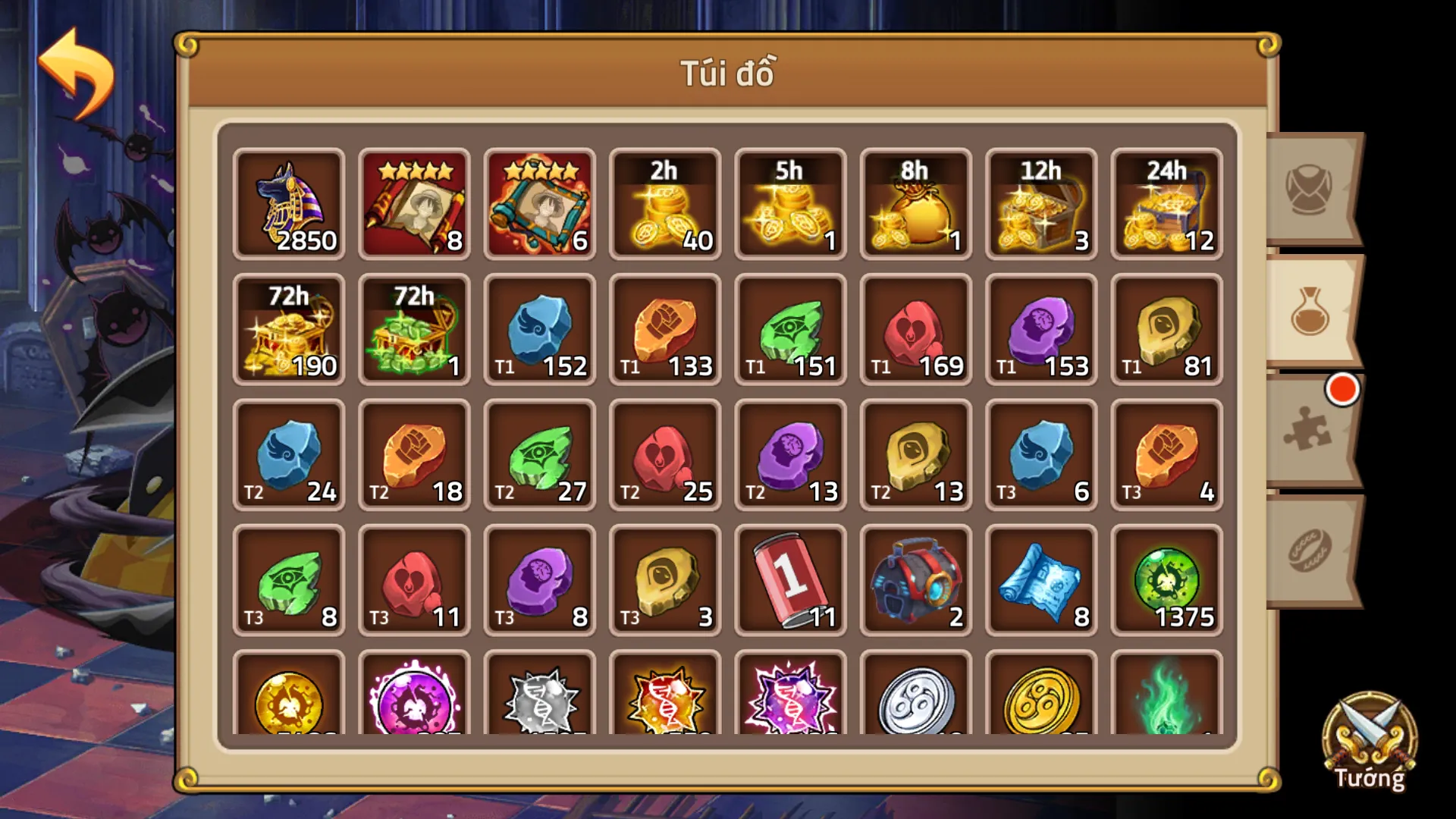1456x819 pixels.
Task: Select the green 72h chest item
Action: point(414,329)
